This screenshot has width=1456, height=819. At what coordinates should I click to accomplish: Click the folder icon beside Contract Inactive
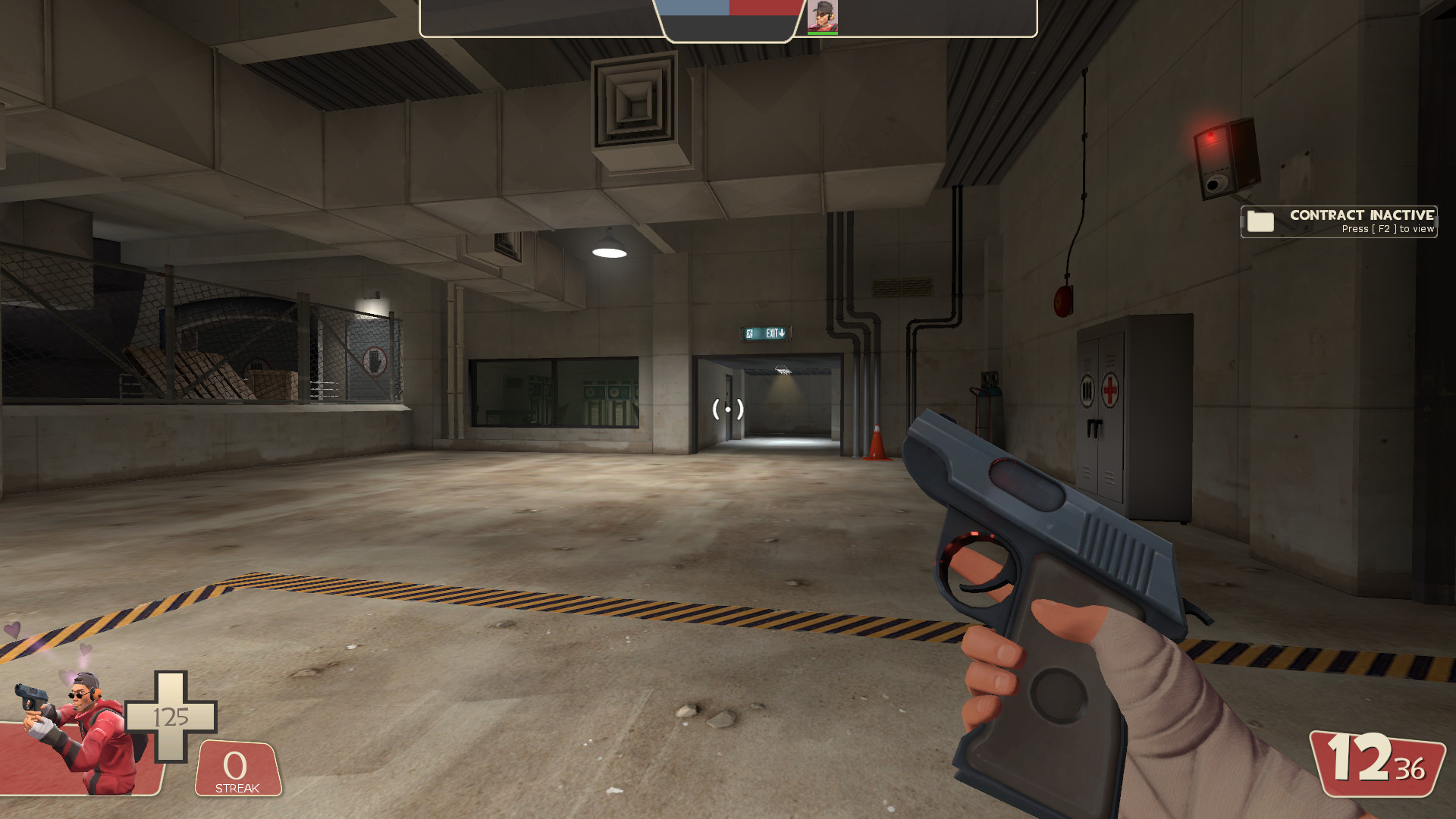1259,222
